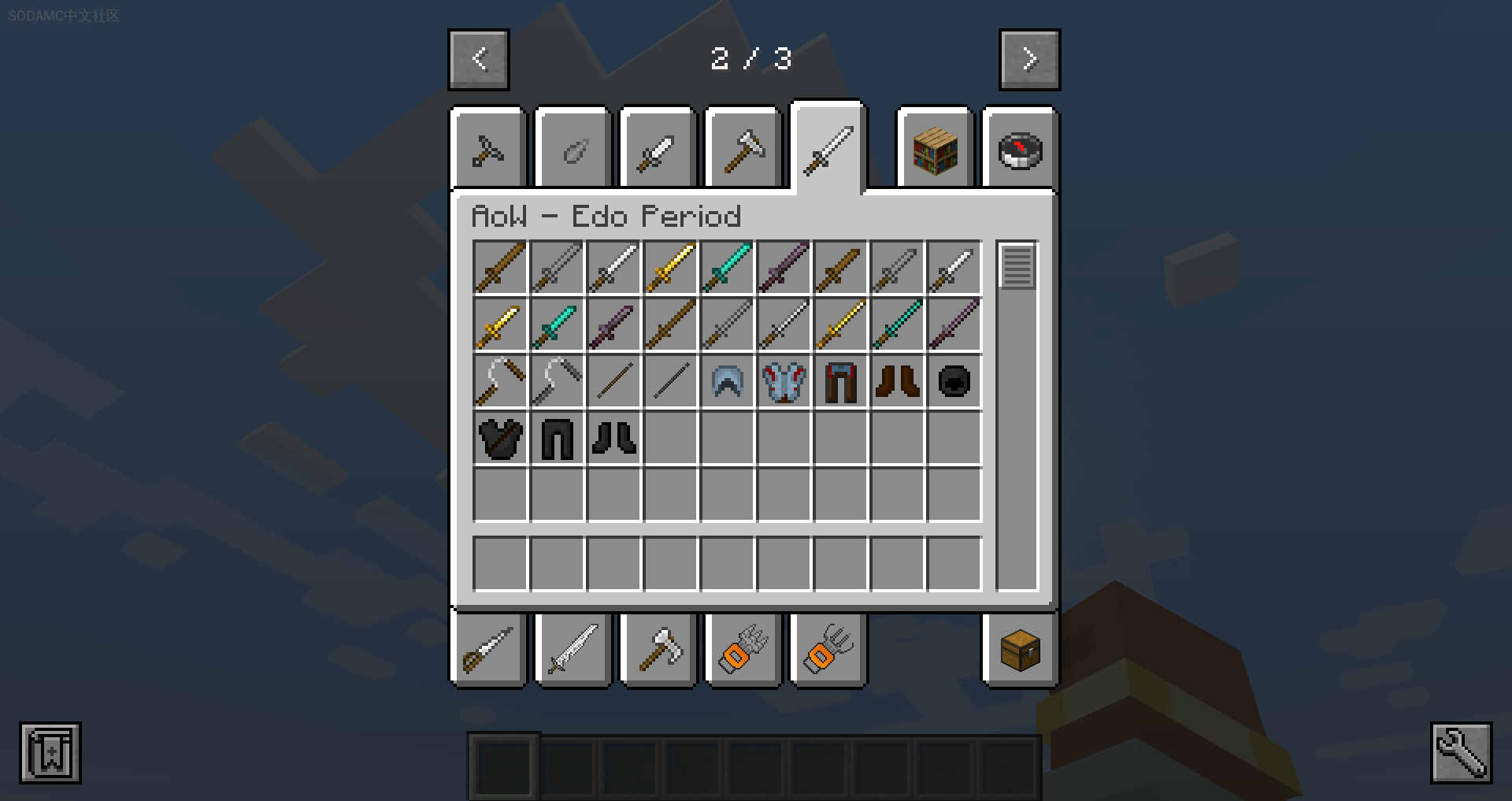
Task: Grab the brown samurai boots
Action: 897,382
